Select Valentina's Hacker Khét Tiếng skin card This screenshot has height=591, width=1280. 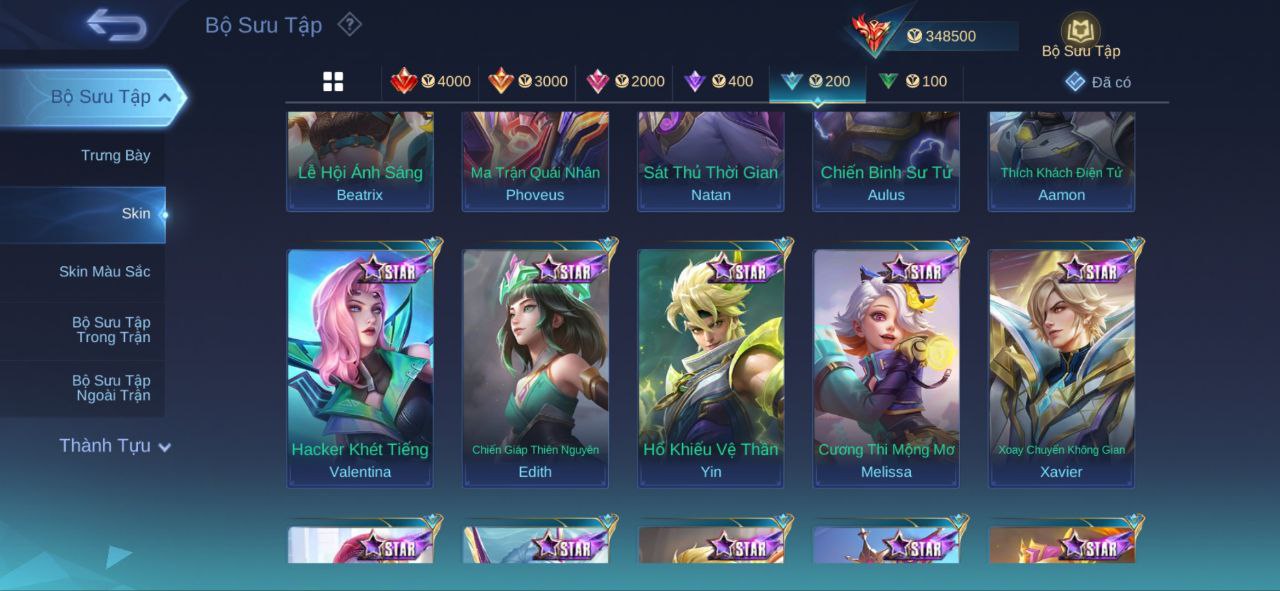point(360,367)
